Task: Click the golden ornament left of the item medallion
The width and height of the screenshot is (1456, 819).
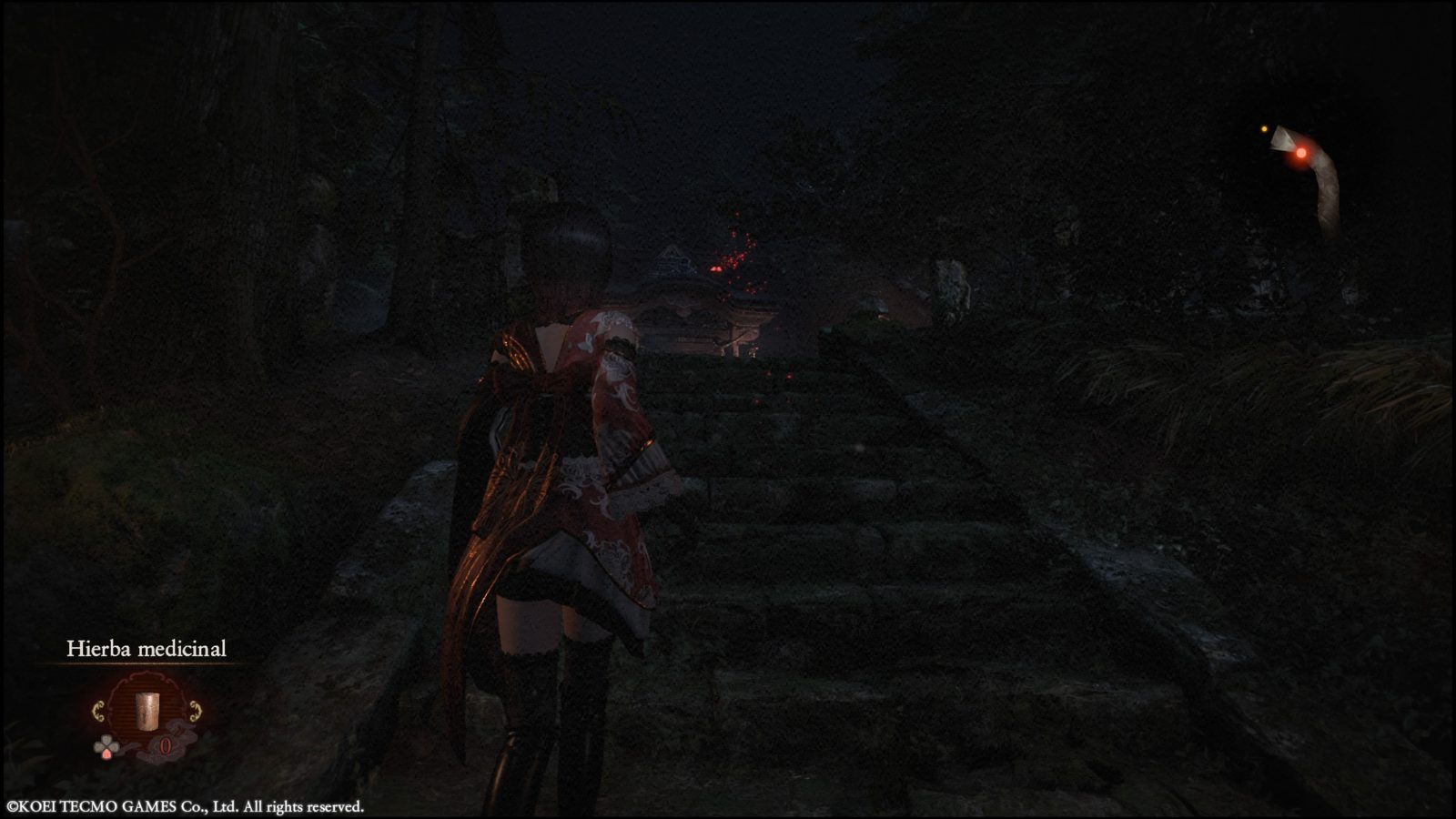Action: pyautogui.click(x=97, y=711)
